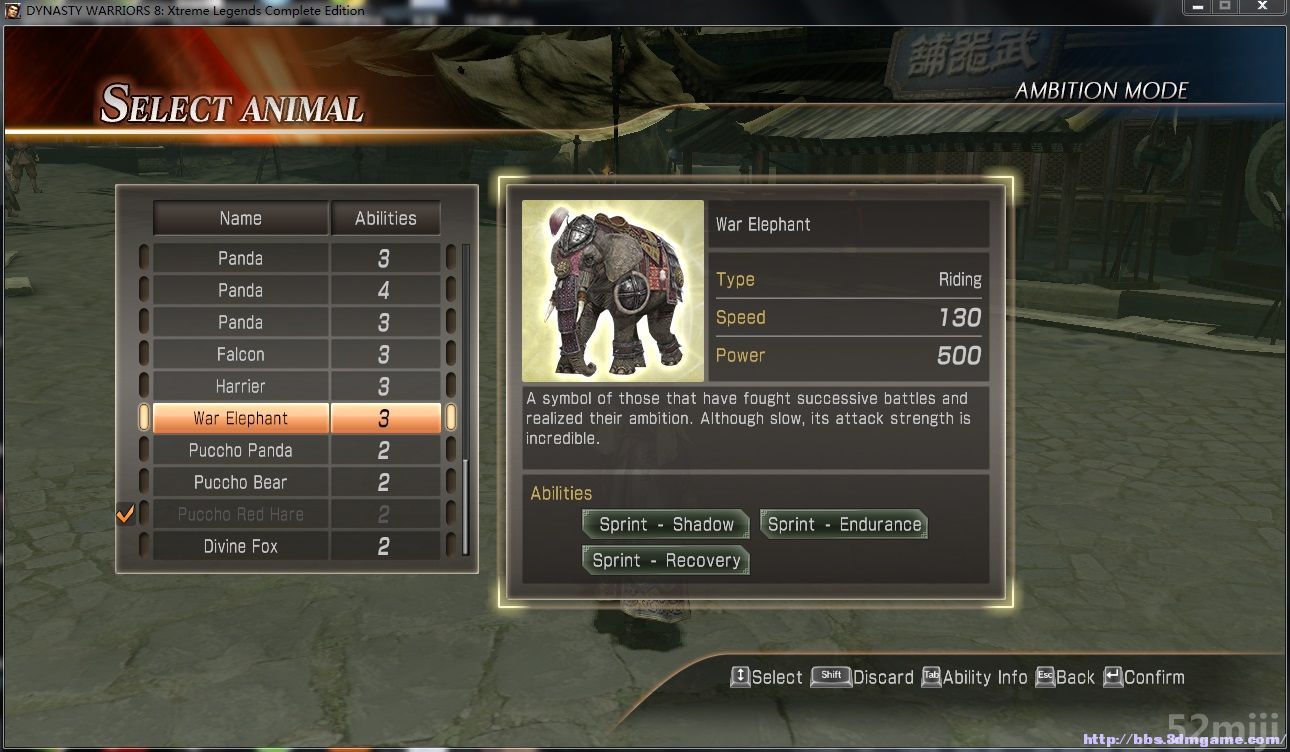Select the Sprint - Shadow ability
Viewport: 1290px width, 752px height.
(x=666, y=525)
